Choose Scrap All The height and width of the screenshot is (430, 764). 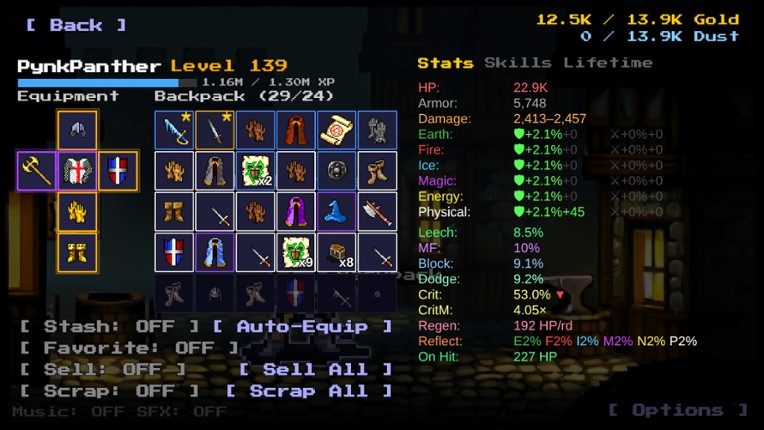(309, 391)
